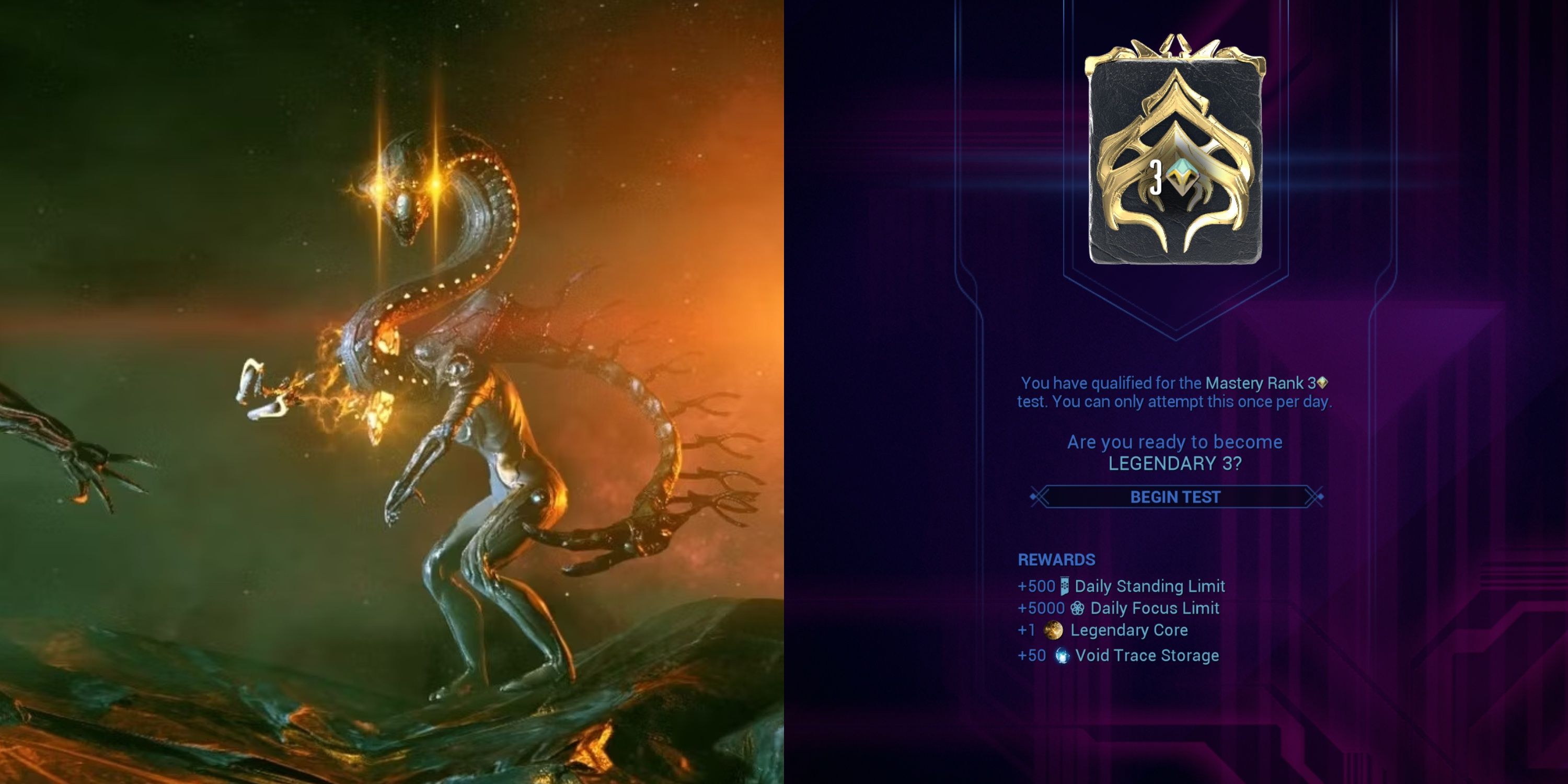
Task: Expand the REWARDS section
Action: tap(1057, 560)
